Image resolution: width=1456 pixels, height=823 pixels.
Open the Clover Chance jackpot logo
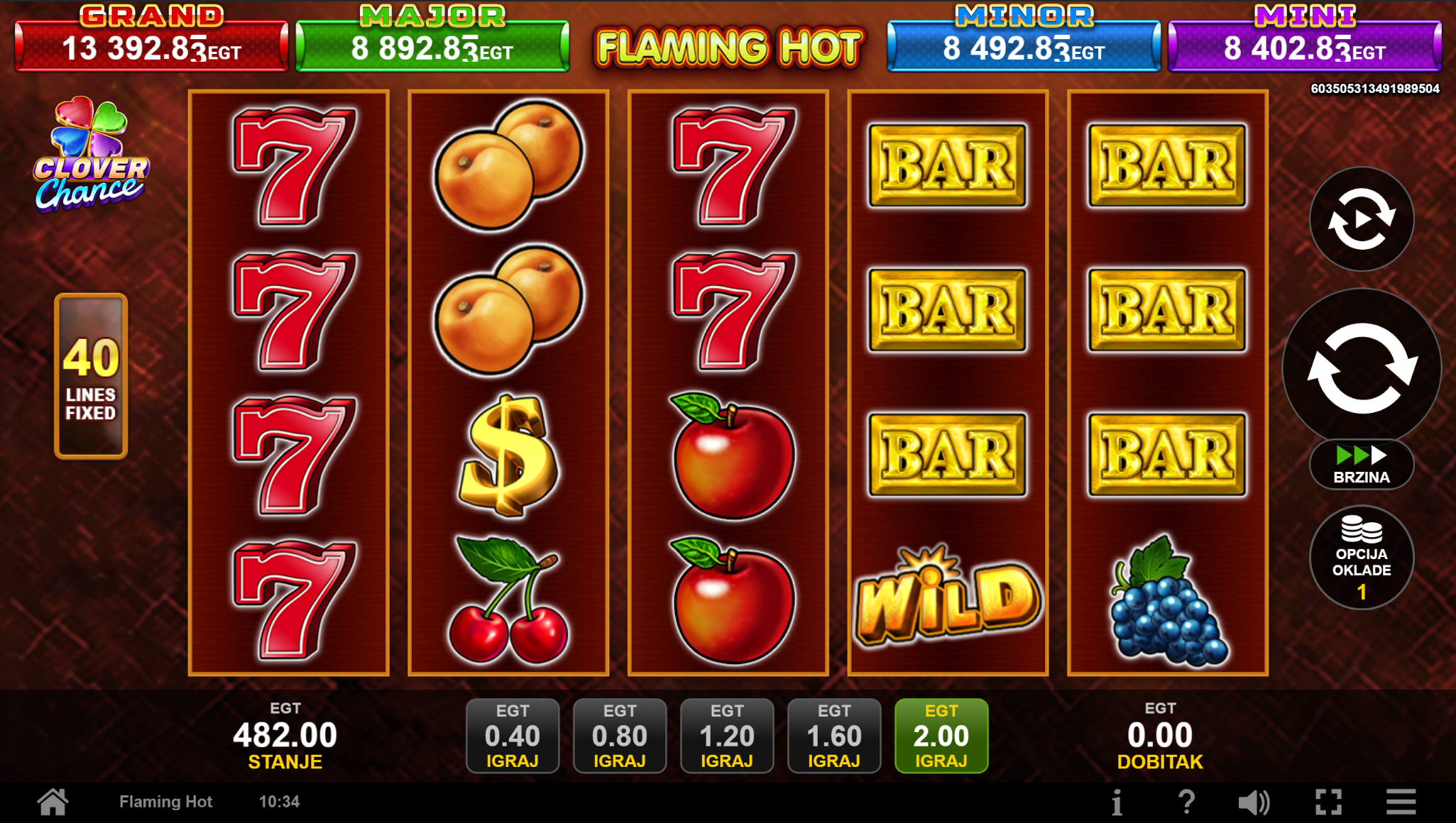[91, 156]
